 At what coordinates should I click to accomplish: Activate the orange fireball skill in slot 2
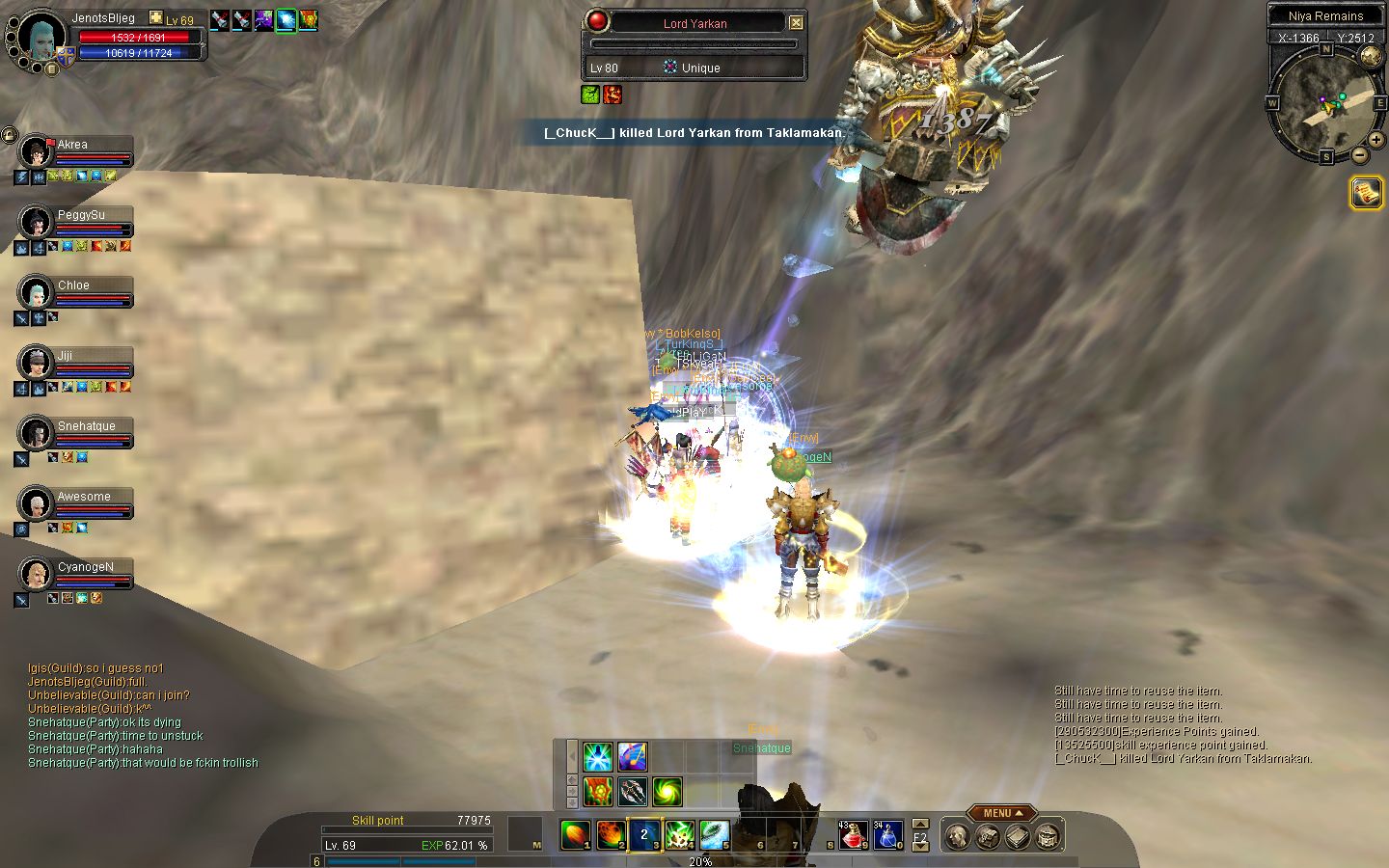pyautogui.click(x=611, y=834)
